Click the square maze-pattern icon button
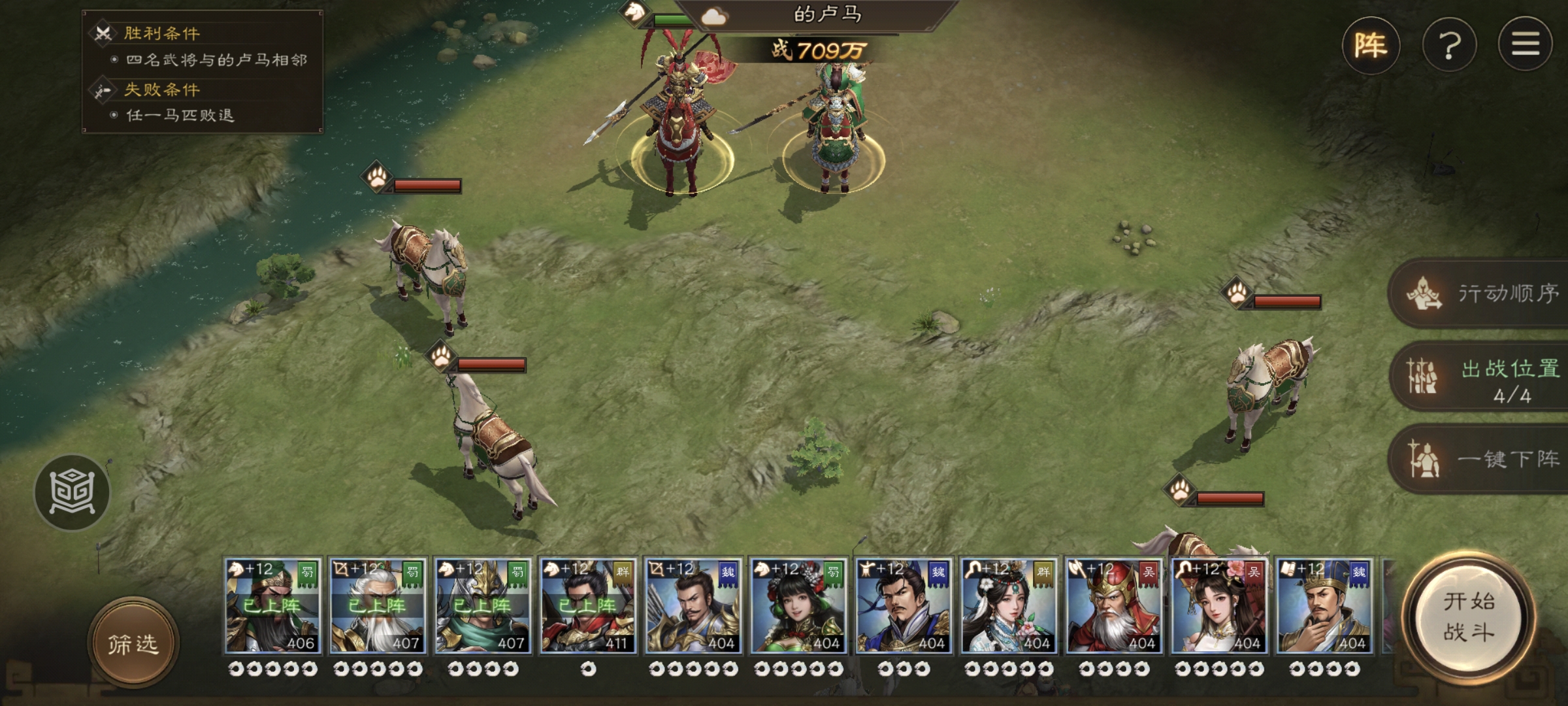The width and height of the screenshot is (1568, 706). pyautogui.click(x=72, y=492)
